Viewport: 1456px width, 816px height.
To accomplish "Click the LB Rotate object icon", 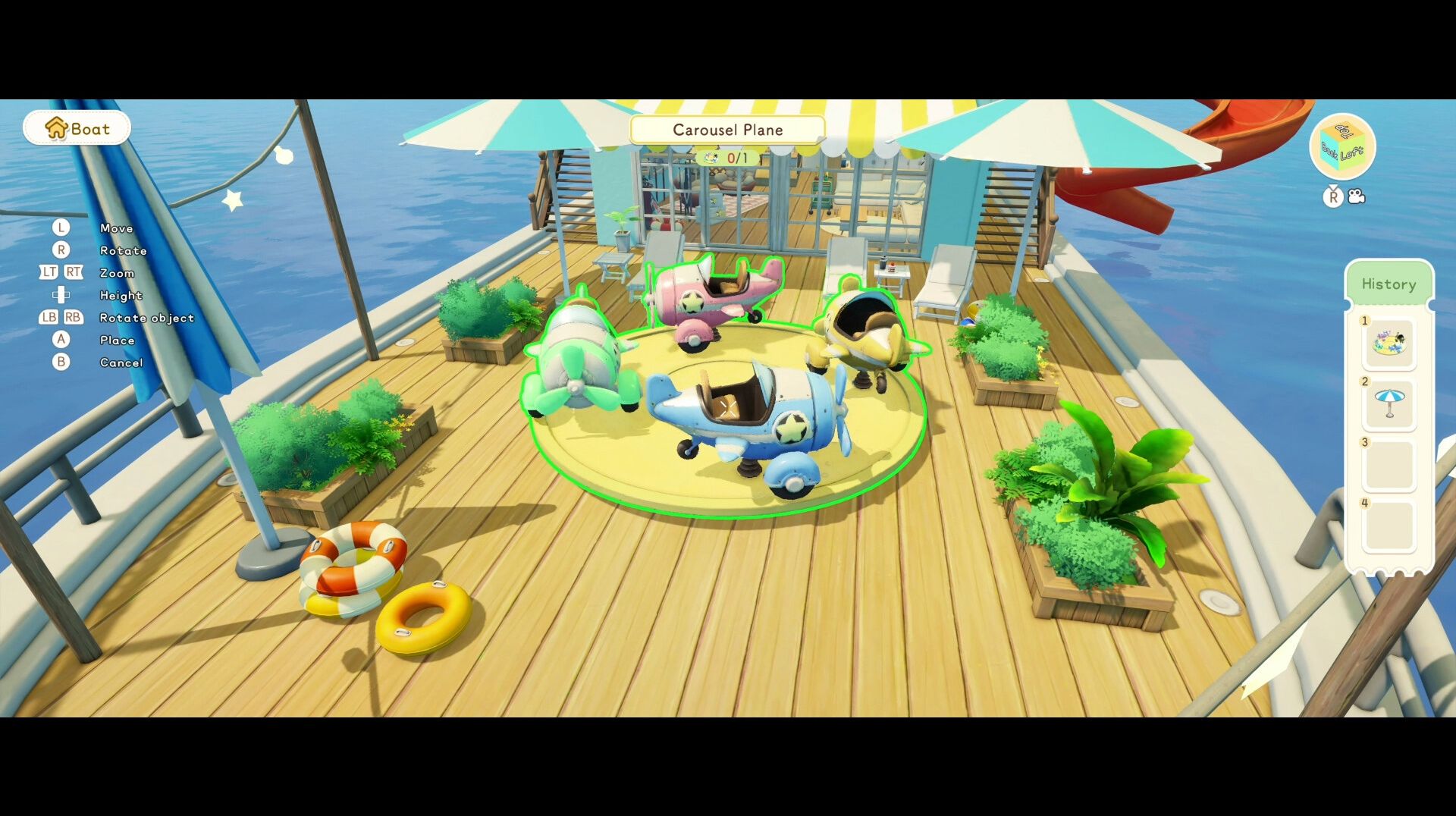I will pos(48,318).
